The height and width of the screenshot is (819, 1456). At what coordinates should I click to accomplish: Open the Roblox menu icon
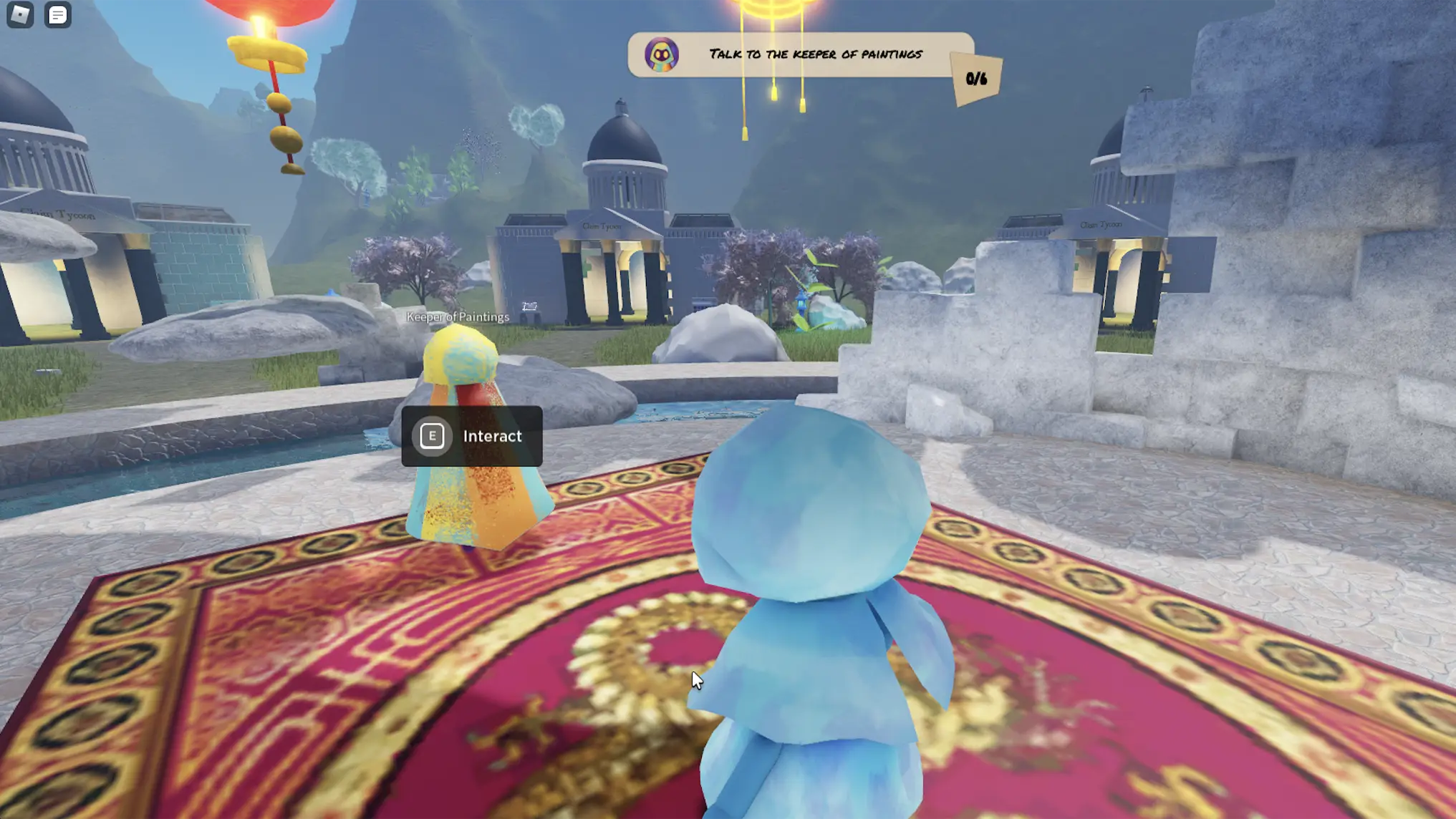(x=20, y=14)
